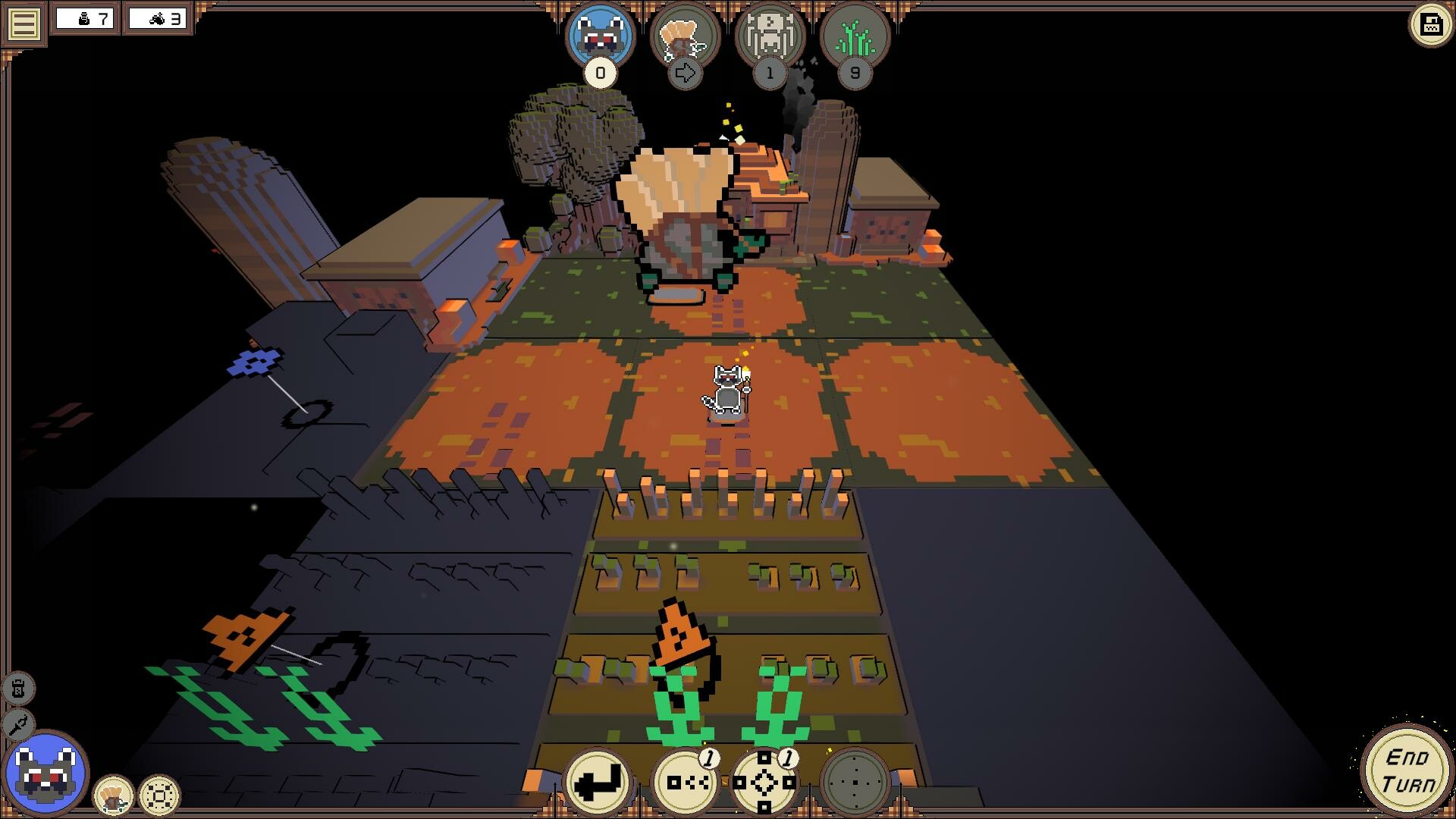Click the green sprouts icon showing 9
Viewport: 1456px width, 819px height.
point(855,34)
